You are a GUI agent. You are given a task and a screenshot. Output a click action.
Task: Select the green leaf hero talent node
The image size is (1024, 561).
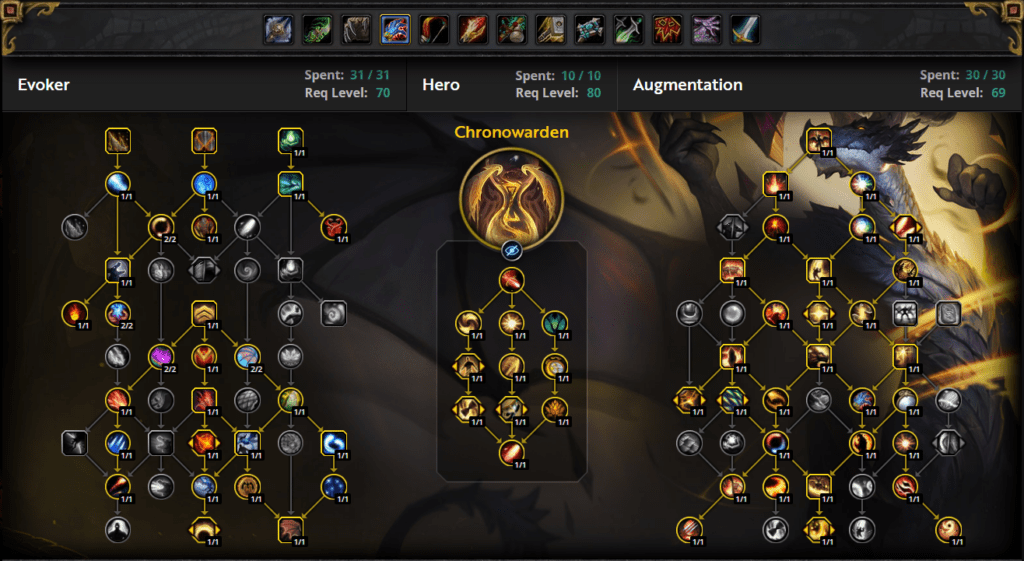(x=555, y=323)
